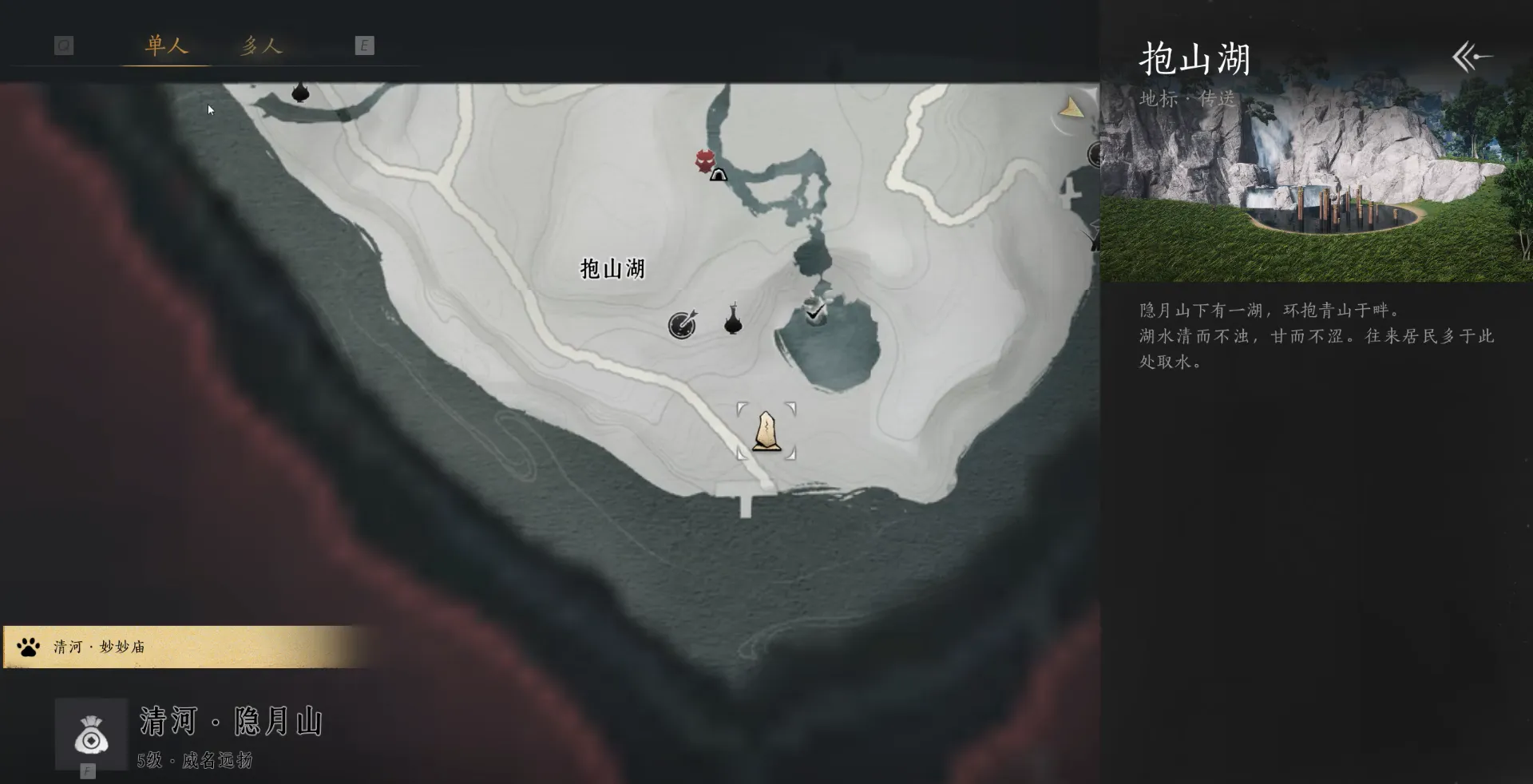Switch to the 多人 tab
Viewport: 1533px width, 784px height.
262,46
